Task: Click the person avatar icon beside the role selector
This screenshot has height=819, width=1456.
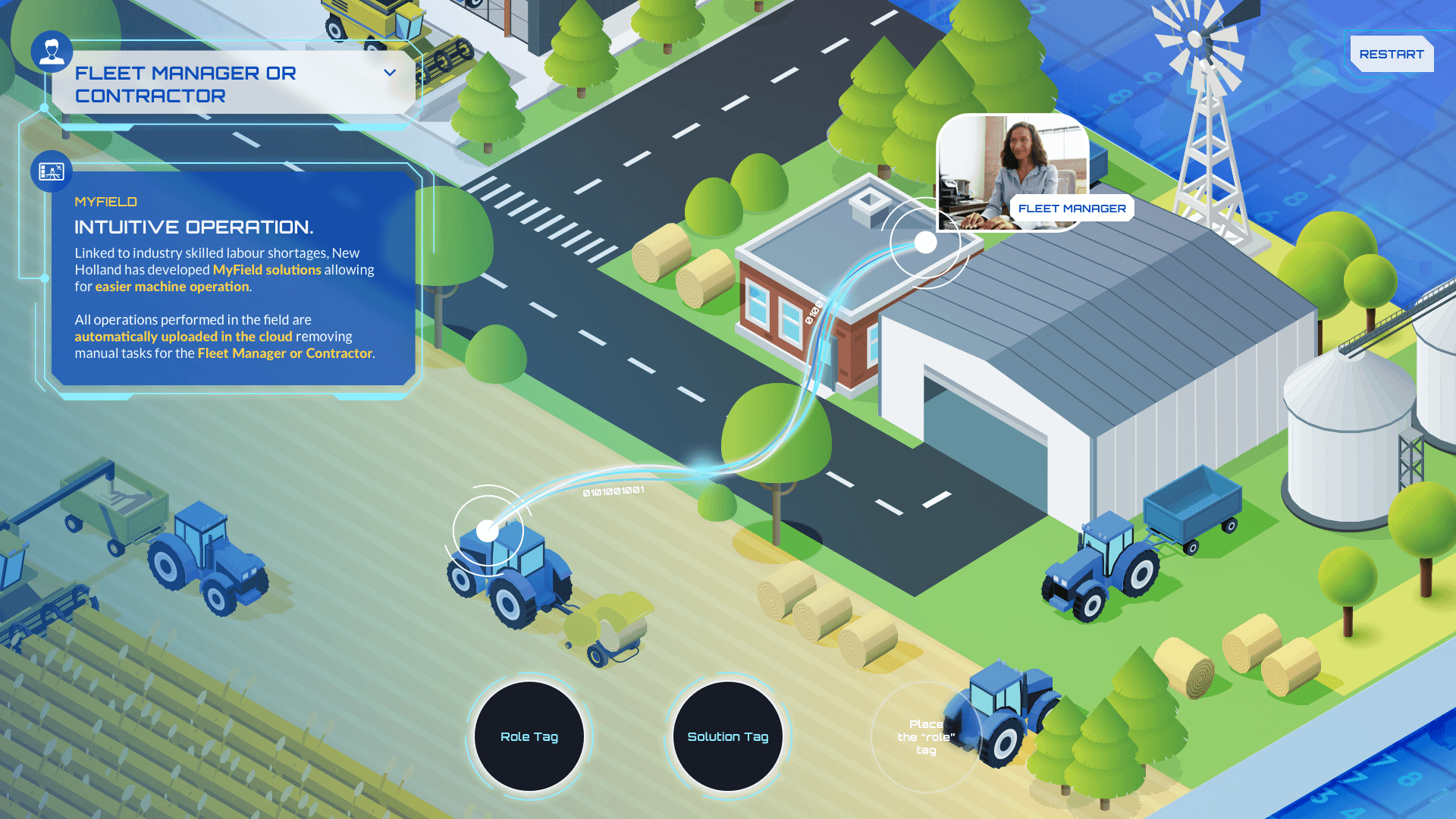Action: click(50, 52)
